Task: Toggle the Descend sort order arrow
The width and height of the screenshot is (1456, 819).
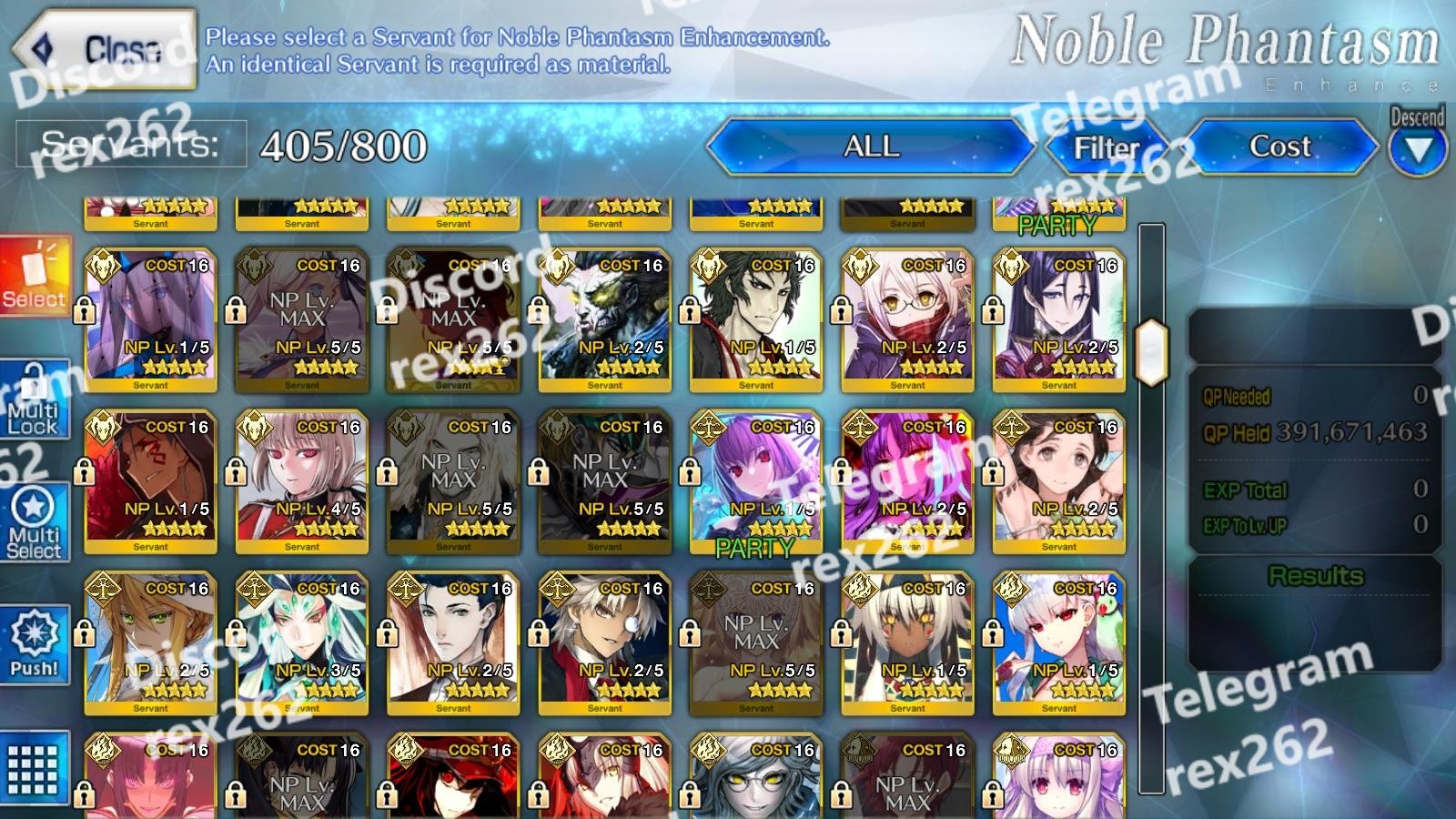Action: click(1417, 149)
